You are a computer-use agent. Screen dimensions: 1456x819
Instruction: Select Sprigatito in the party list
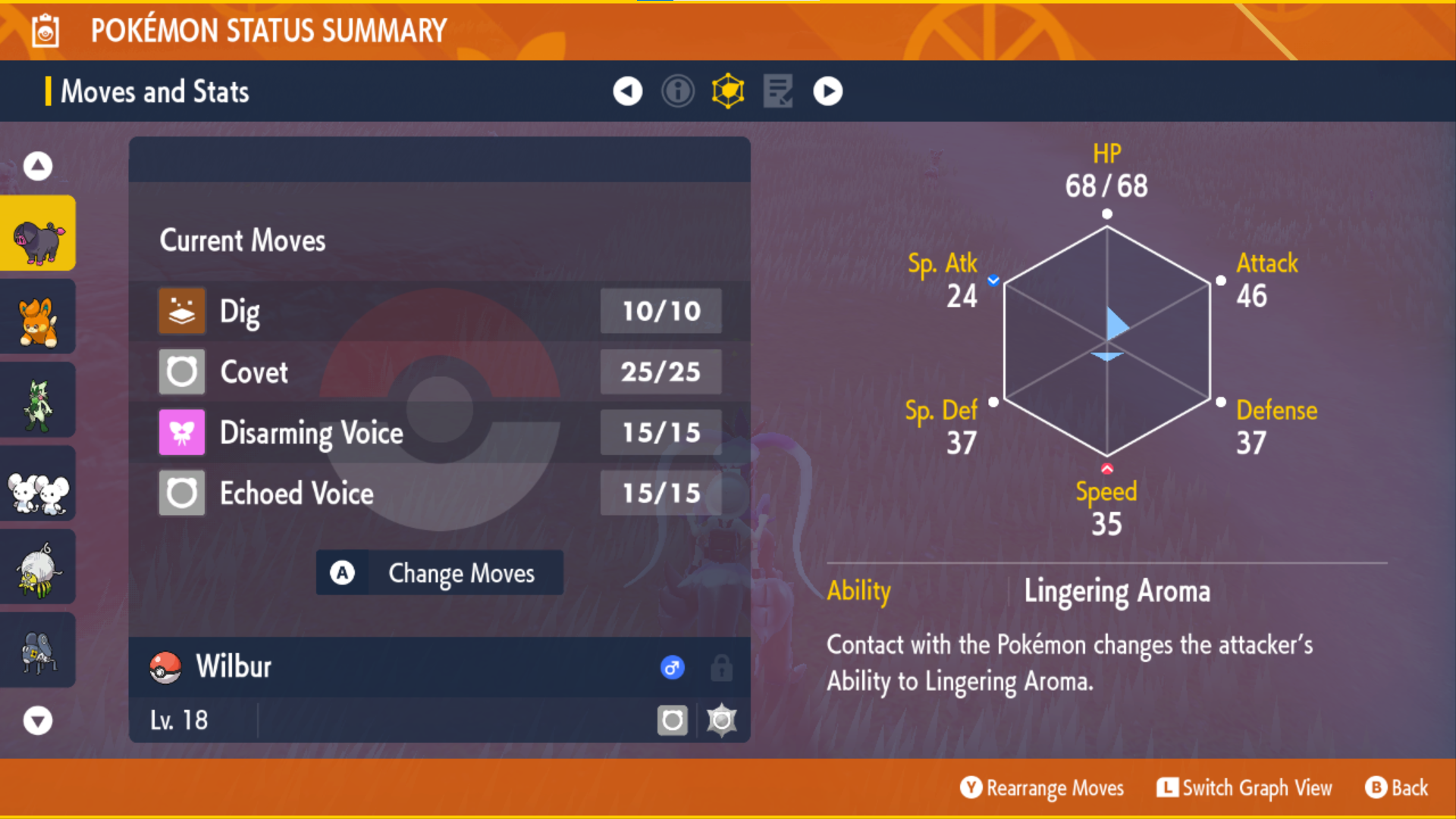(x=38, y=400)
